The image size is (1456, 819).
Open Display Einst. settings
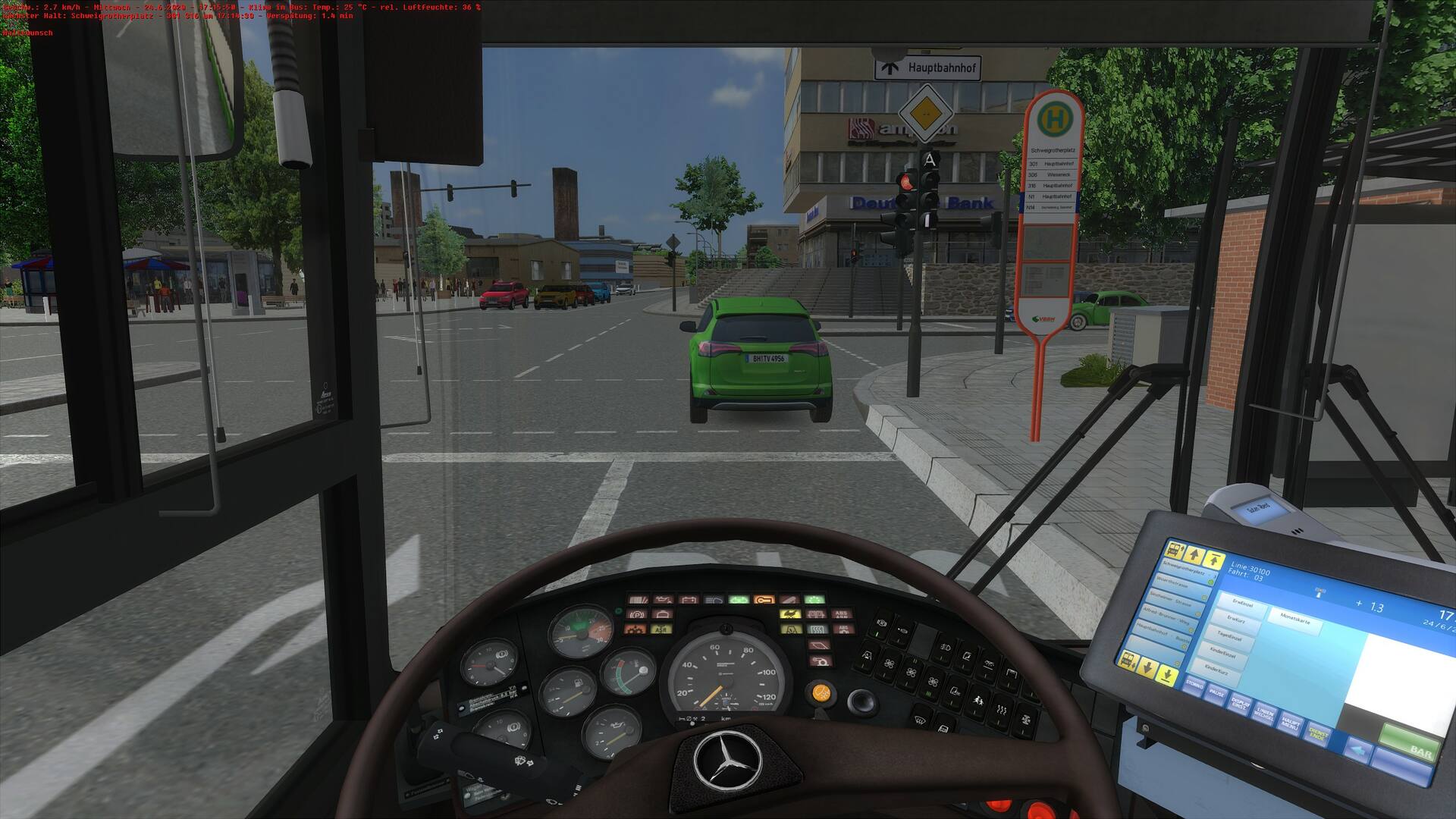(1240, 704)
